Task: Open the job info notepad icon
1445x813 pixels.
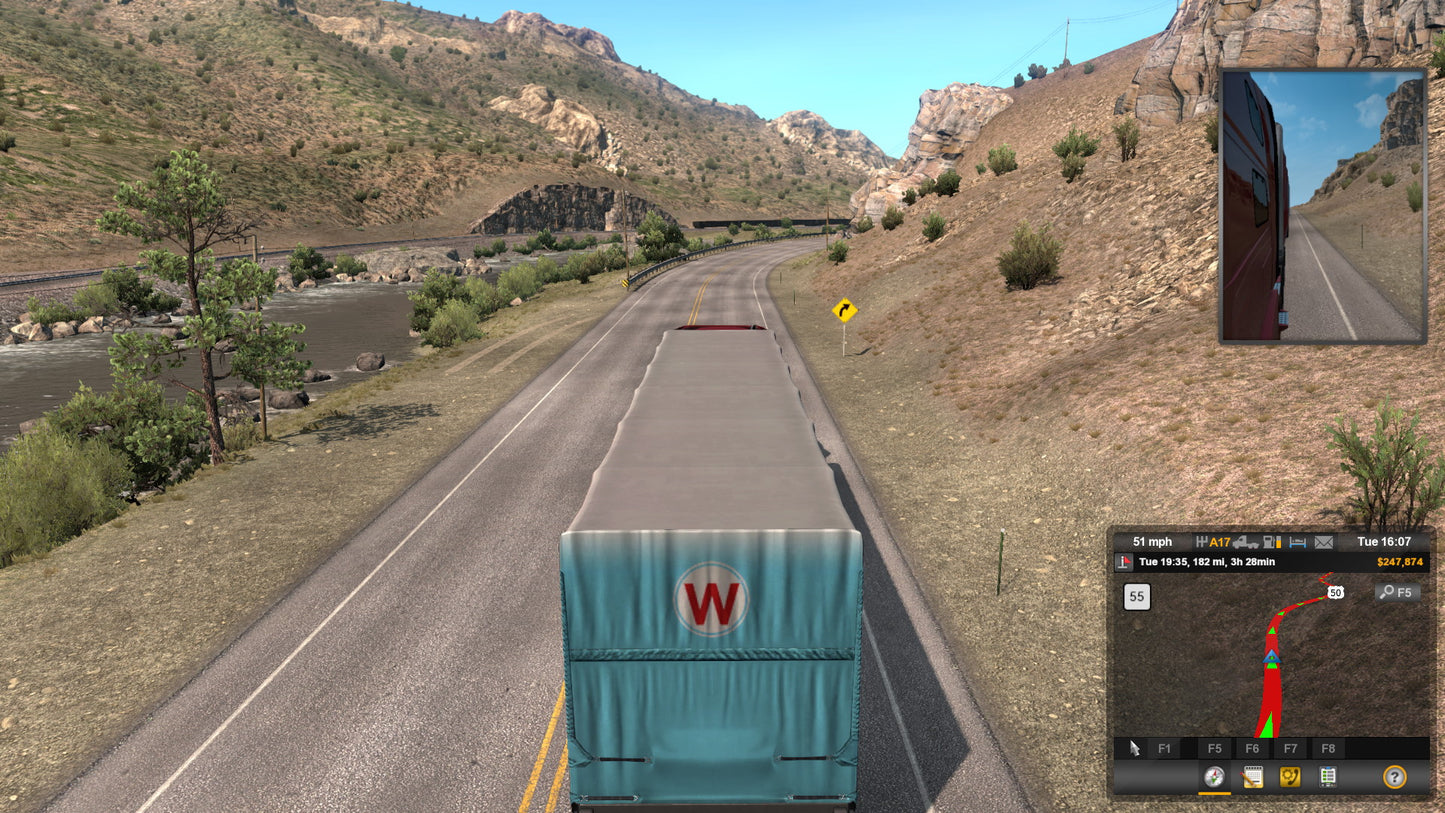Action: (1253, 777)
